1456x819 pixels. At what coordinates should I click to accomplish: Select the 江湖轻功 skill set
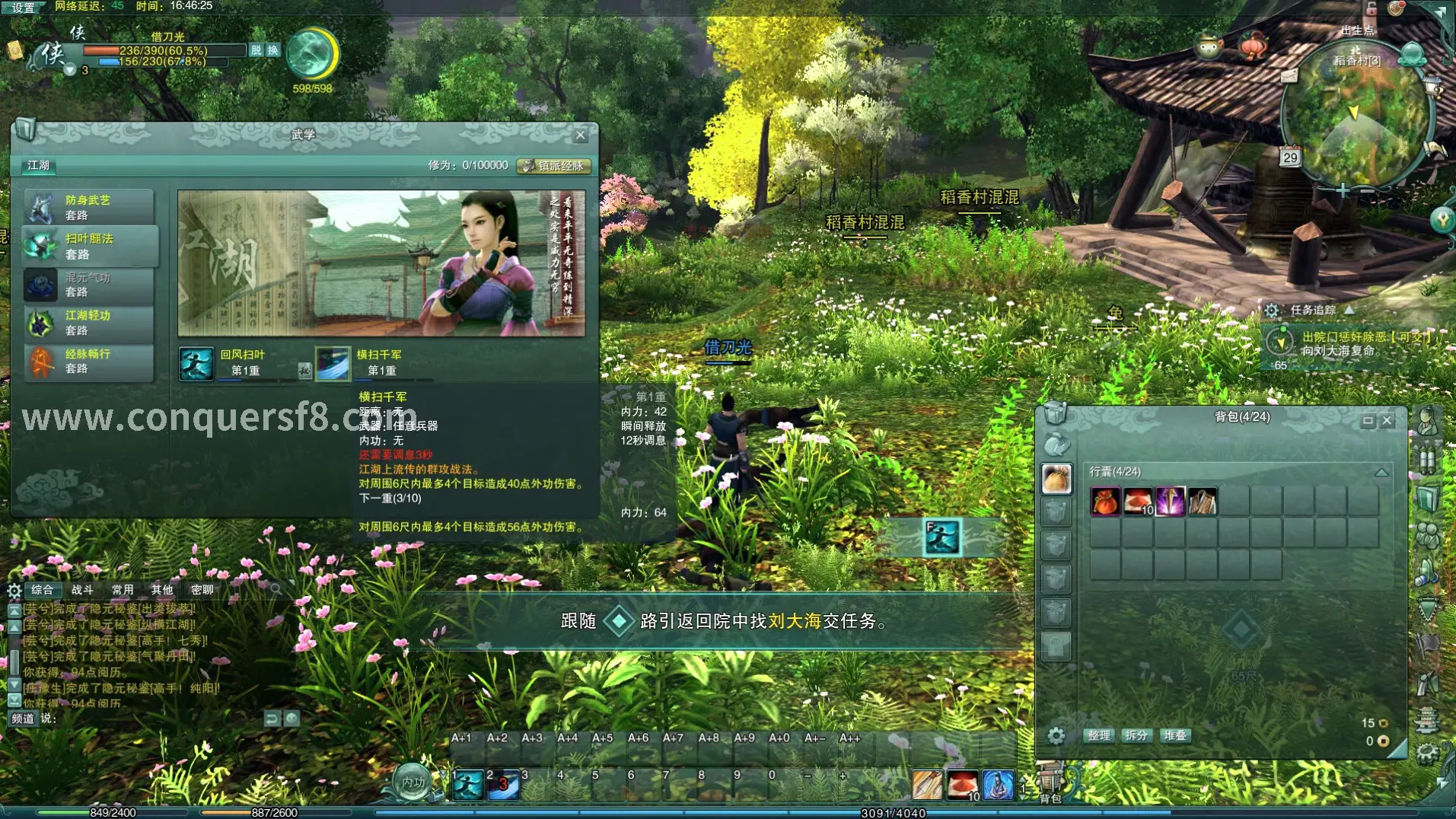pyautogui.click(x=88, y=323)
